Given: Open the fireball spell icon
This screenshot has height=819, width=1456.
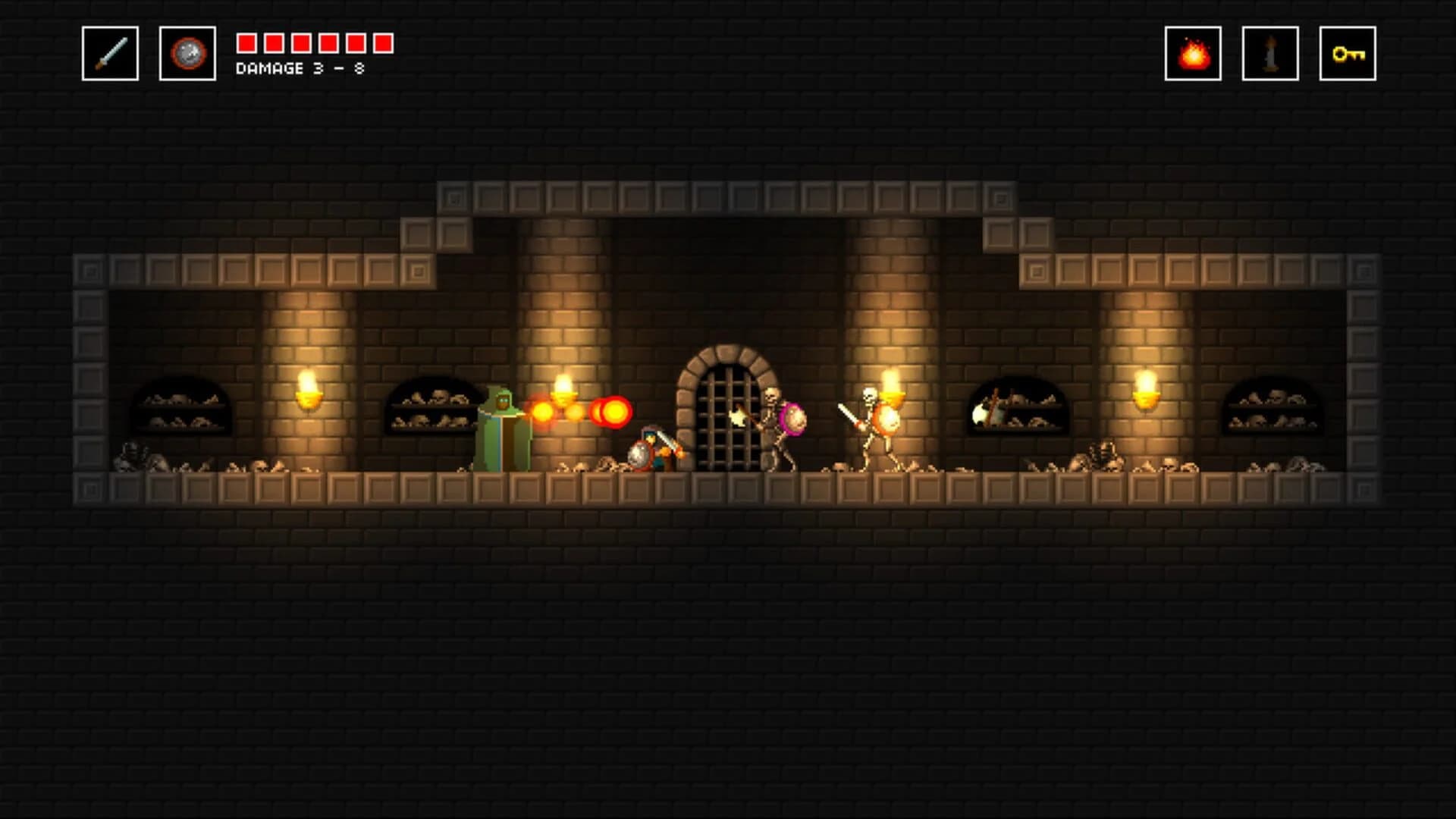Looking at the screenshot, I should pyautogui.click(x=1194, y=55).
